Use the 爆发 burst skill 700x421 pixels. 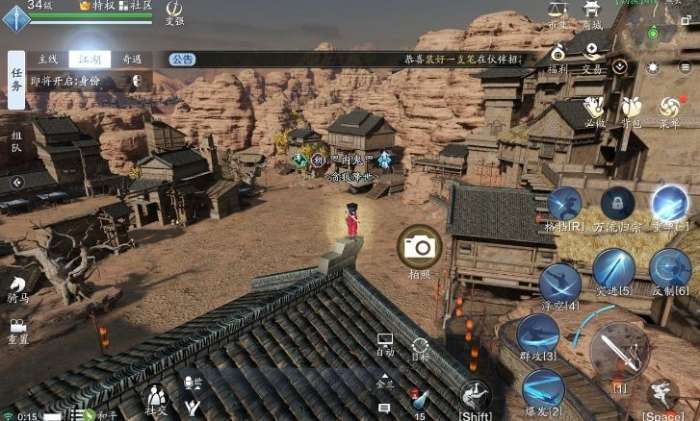tap(543, 388)
